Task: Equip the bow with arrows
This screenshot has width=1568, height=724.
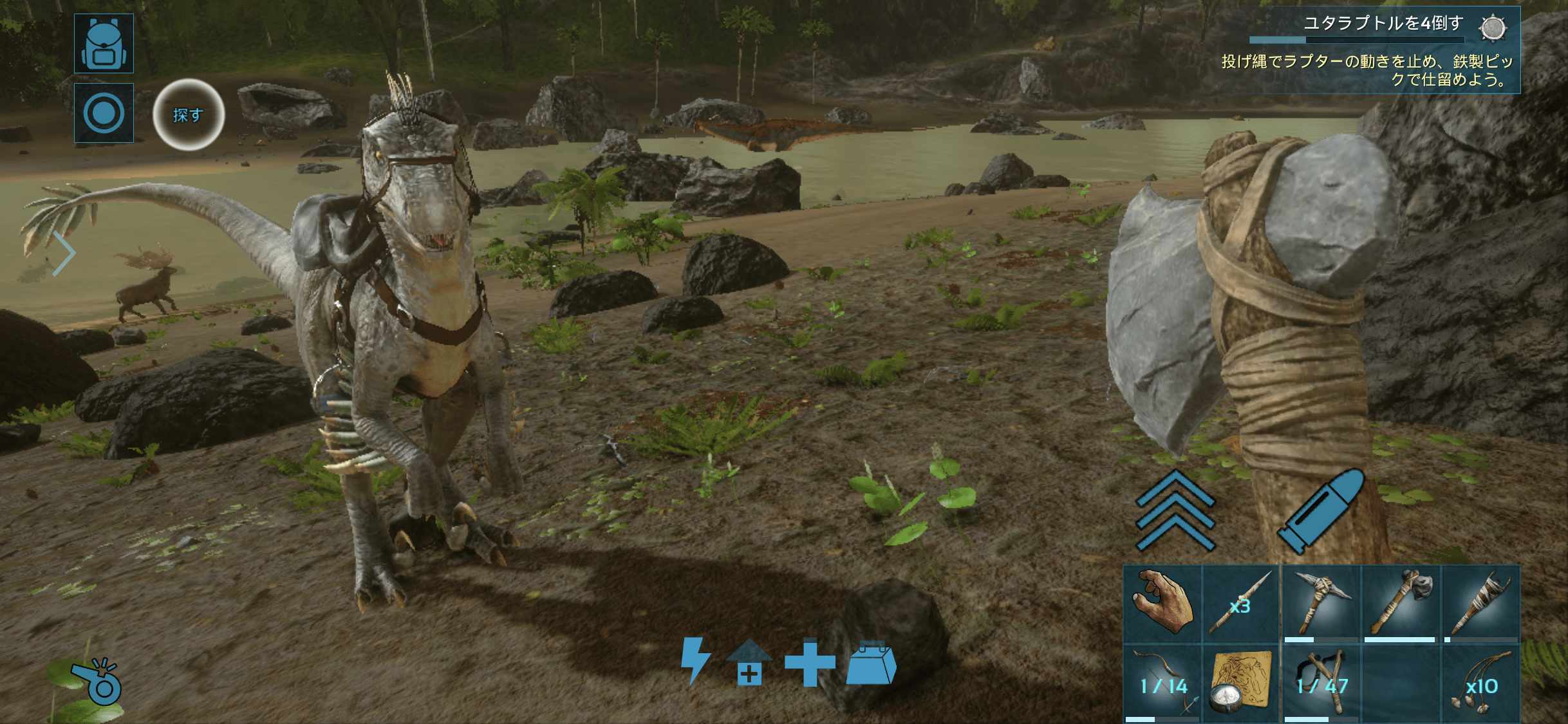Action: pyautogui.click(x=1162, y=685)
